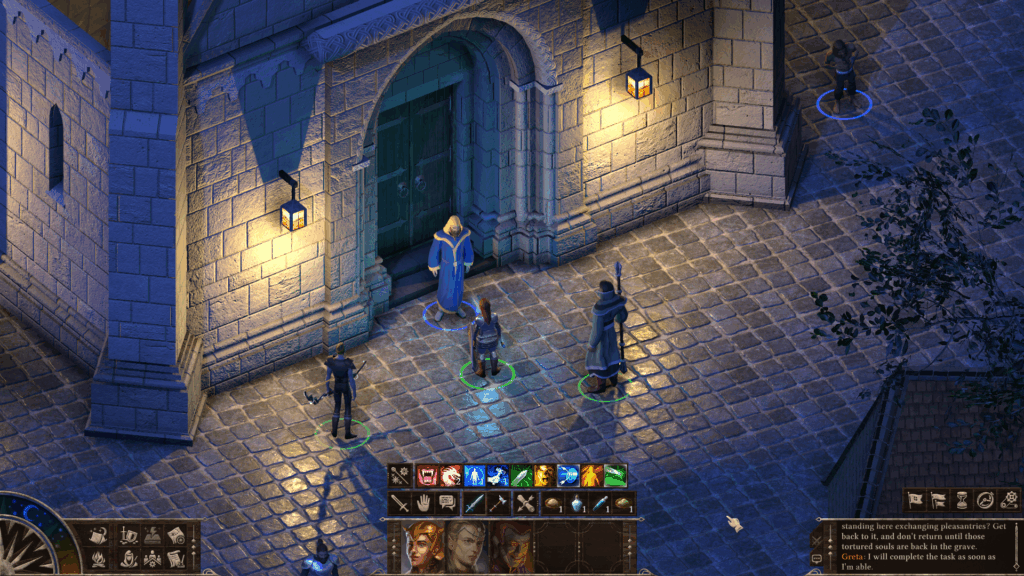Select the silver-haired character portrait
The height and width of the screenshot is (576, 1024).
point(466,548)
